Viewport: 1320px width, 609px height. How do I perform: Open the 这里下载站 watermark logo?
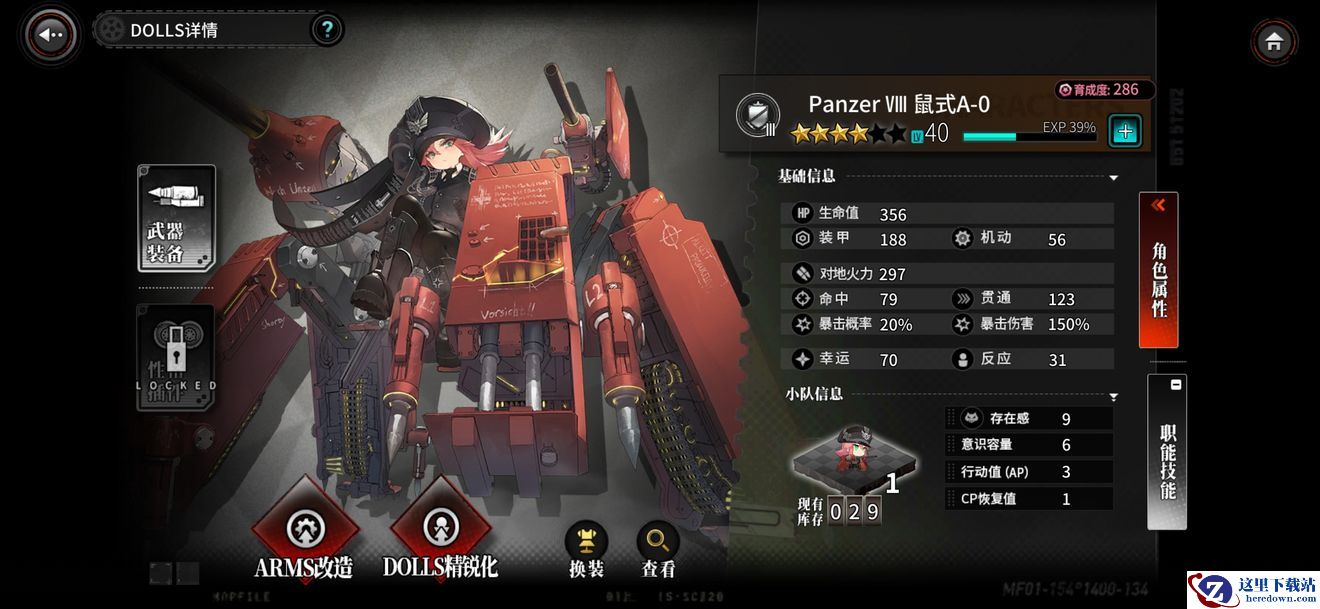1252,588
